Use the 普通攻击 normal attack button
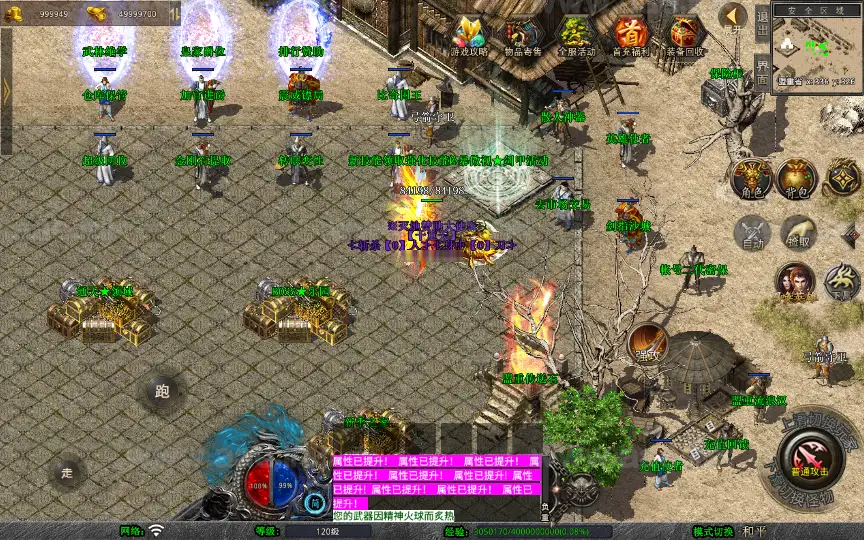The height and width of the screenshot is (540, 864). coord(810,456)
